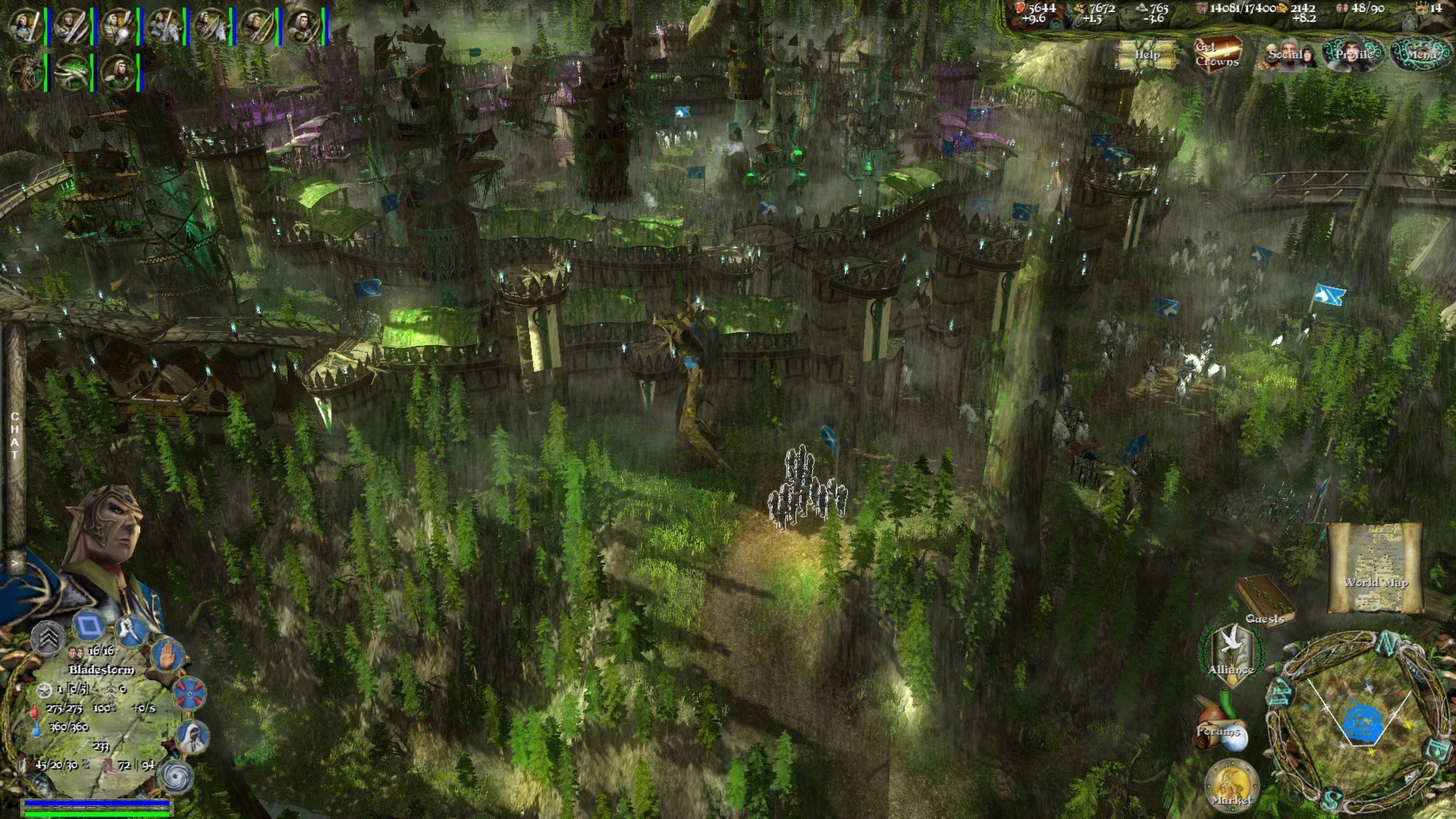Open the main Menu button
The width and height of the screenshot is (1456, 819).
point(1422,54)
